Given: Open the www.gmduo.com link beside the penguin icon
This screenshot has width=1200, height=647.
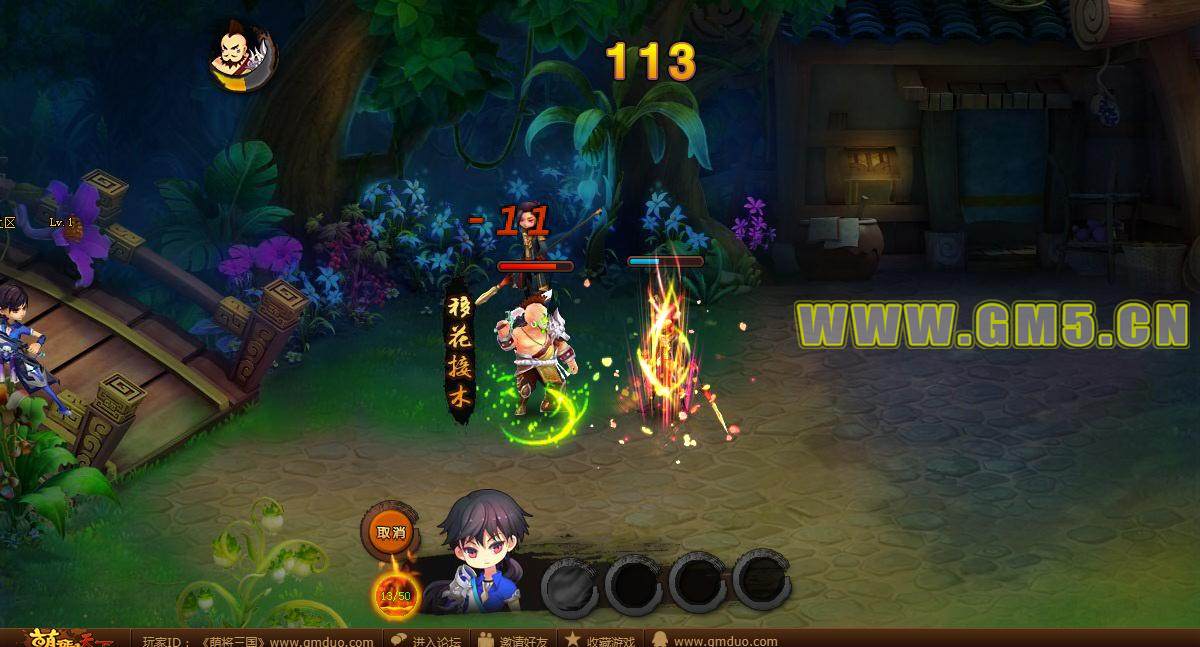Looking at the screenshot, I should [x=725, y=640].
